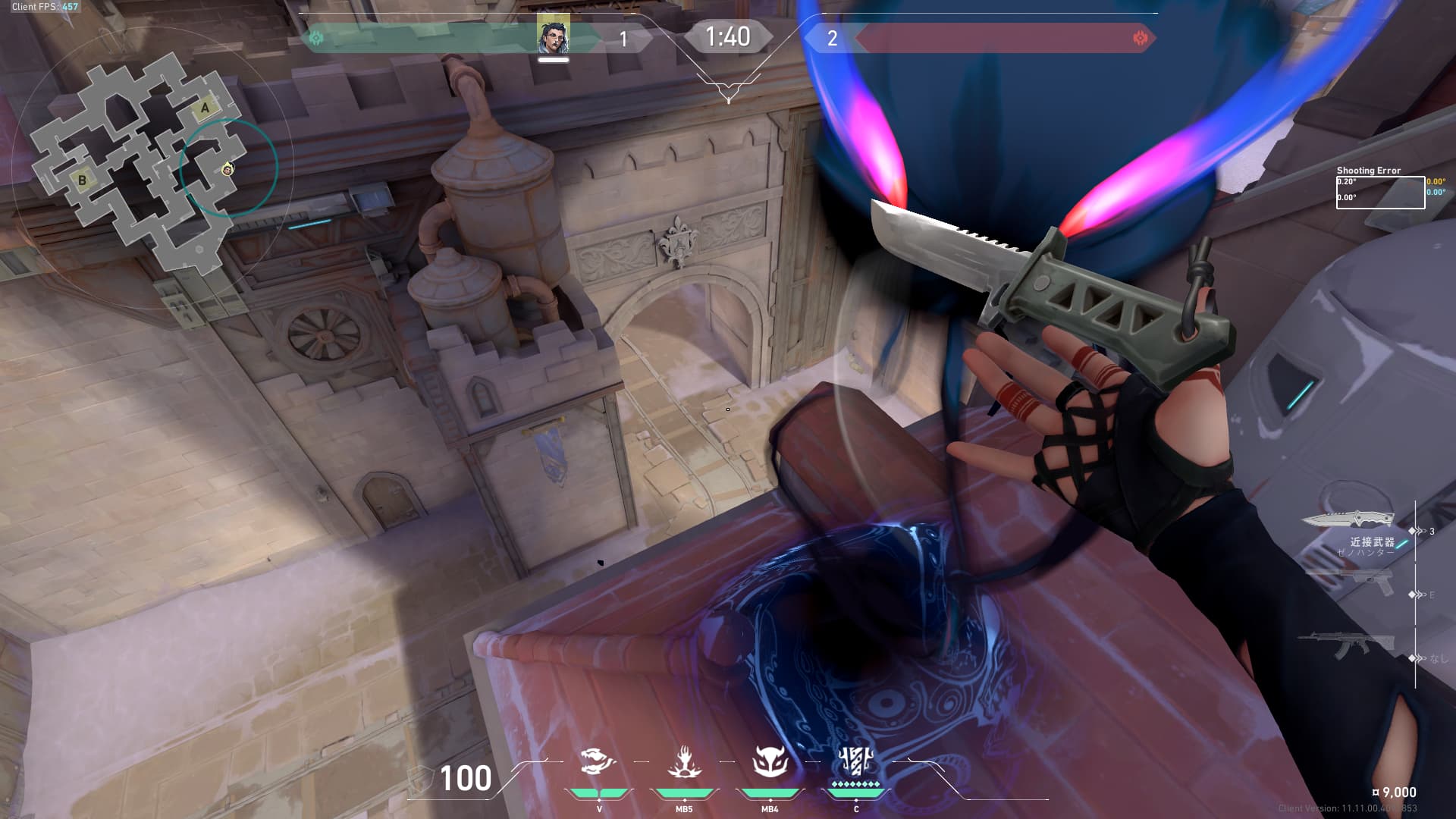Activate the ultimate ability with charge pips

tap(856, 760)
